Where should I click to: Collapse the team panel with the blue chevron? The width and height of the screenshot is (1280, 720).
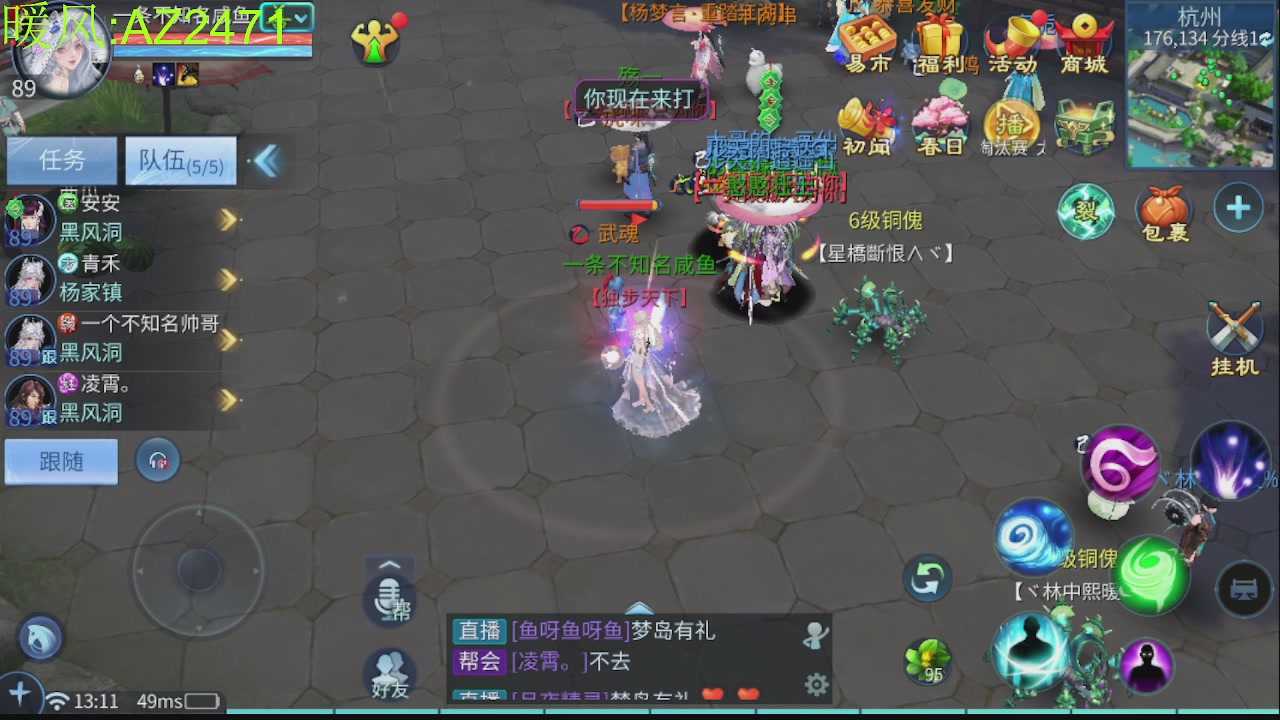click(266, 160)
